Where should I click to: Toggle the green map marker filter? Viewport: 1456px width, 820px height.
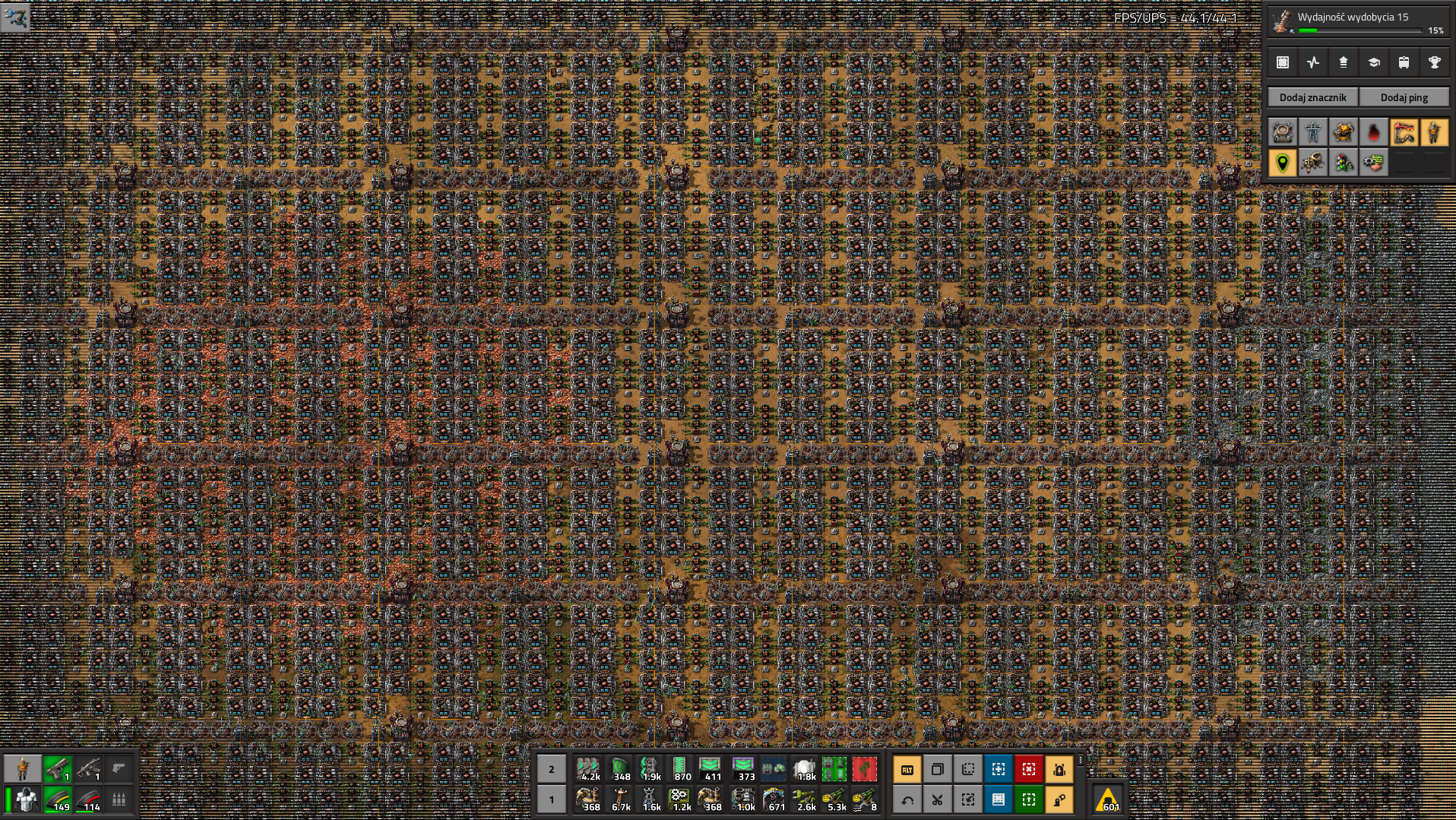[x=1283, y=163]
